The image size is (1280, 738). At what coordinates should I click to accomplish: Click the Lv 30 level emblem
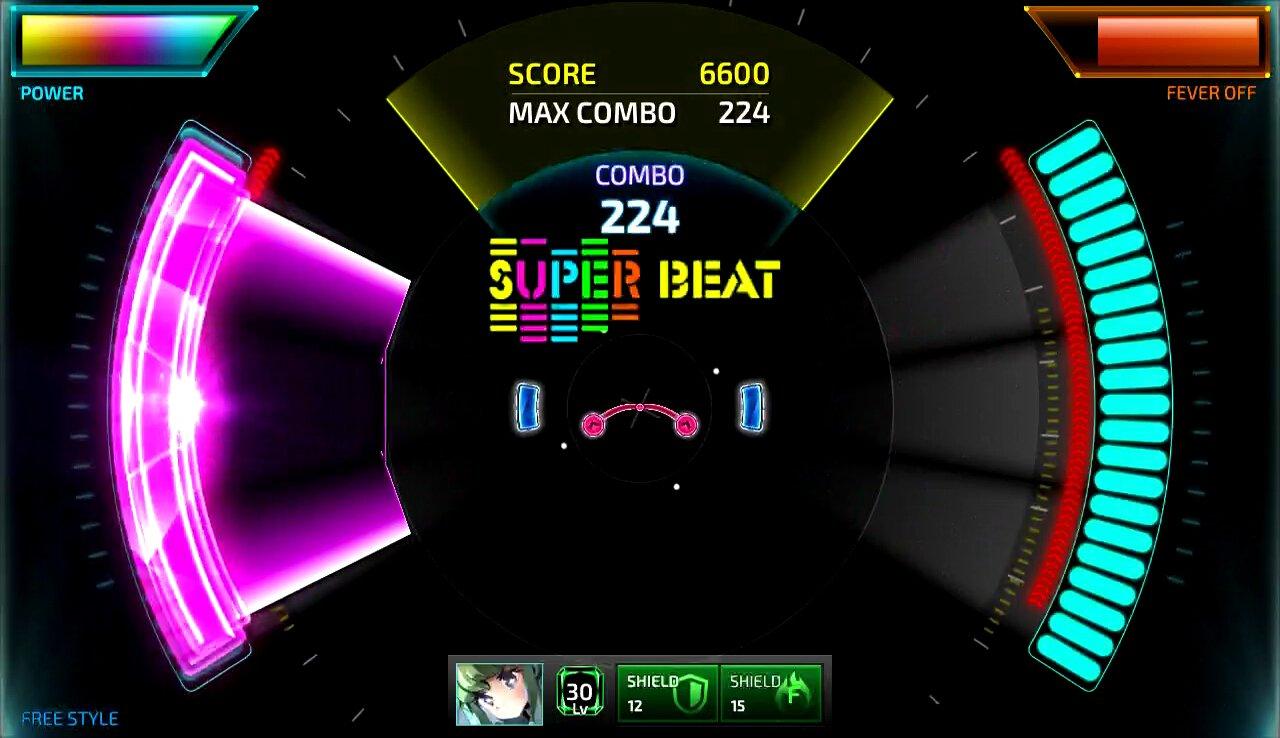tap(578, 690)
